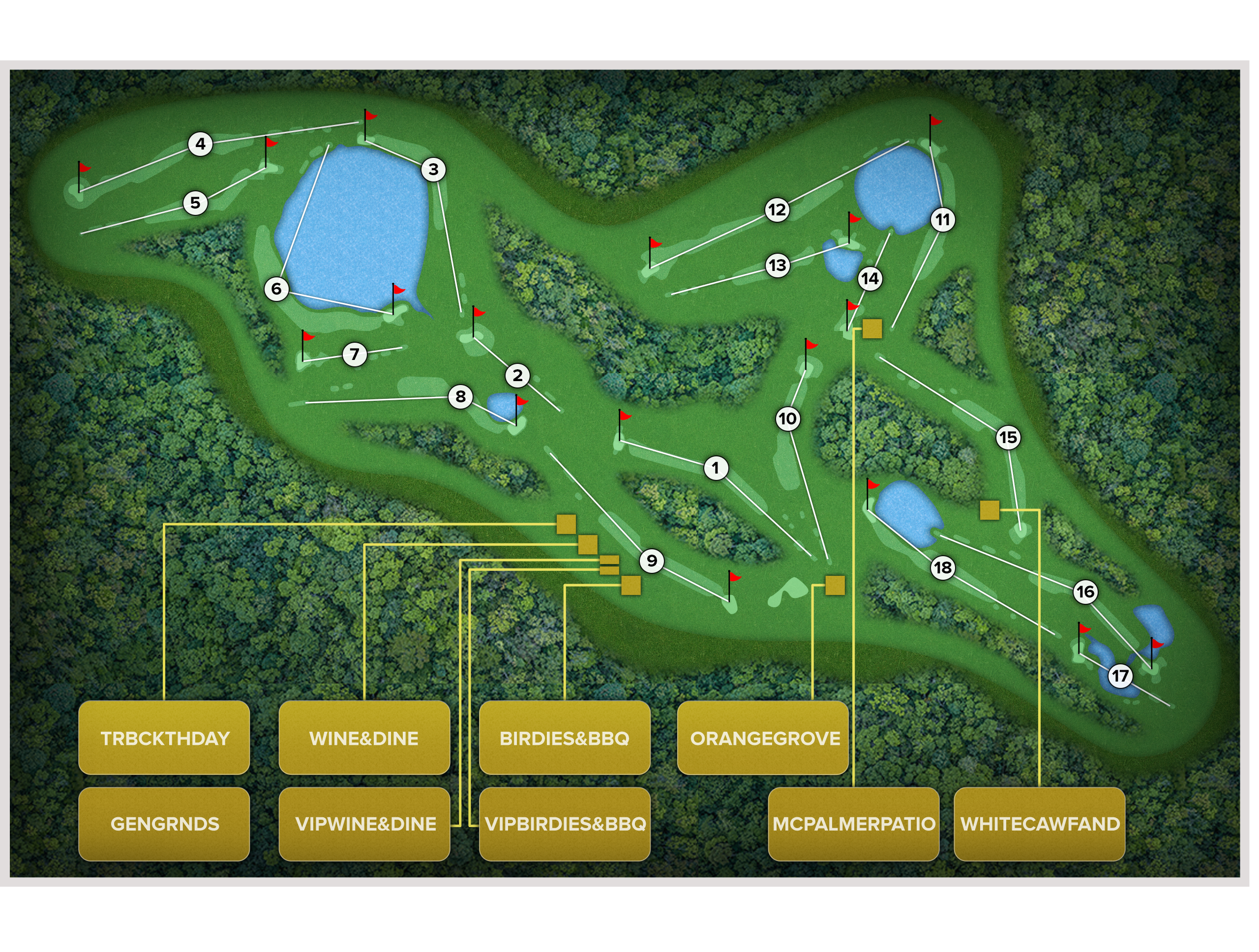Choose the hole 18 marker
Viewport: 1259px width, 952px height.
pyautogui.click(x=943, y=567)
